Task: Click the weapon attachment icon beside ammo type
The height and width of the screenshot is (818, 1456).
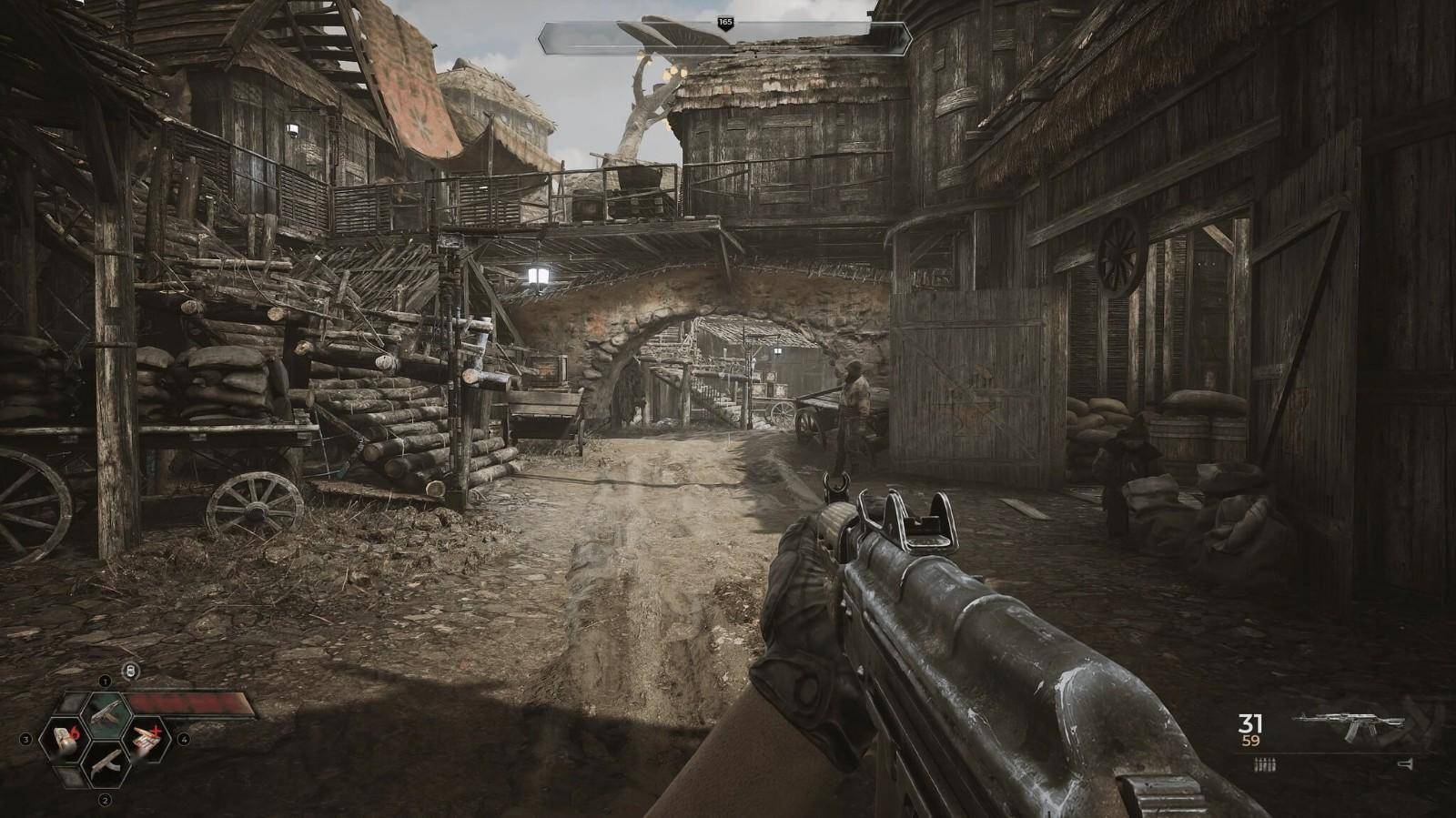Action: [x=1407, y=766]
